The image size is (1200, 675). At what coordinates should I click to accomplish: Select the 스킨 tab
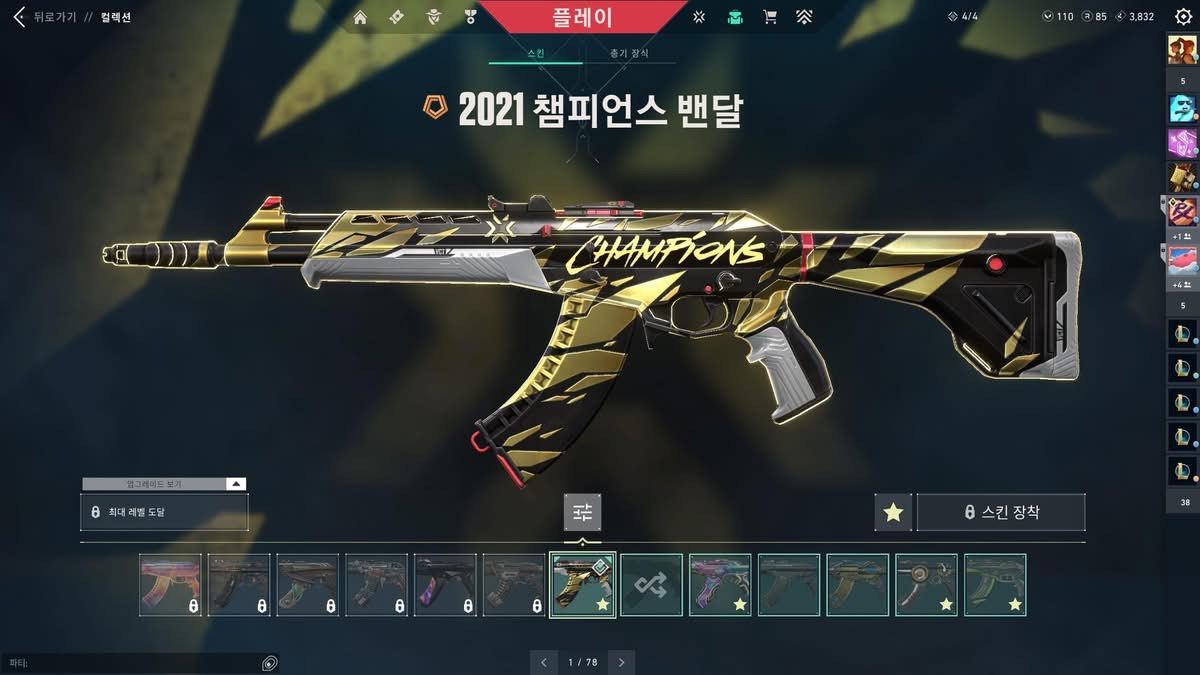(535, 53)
